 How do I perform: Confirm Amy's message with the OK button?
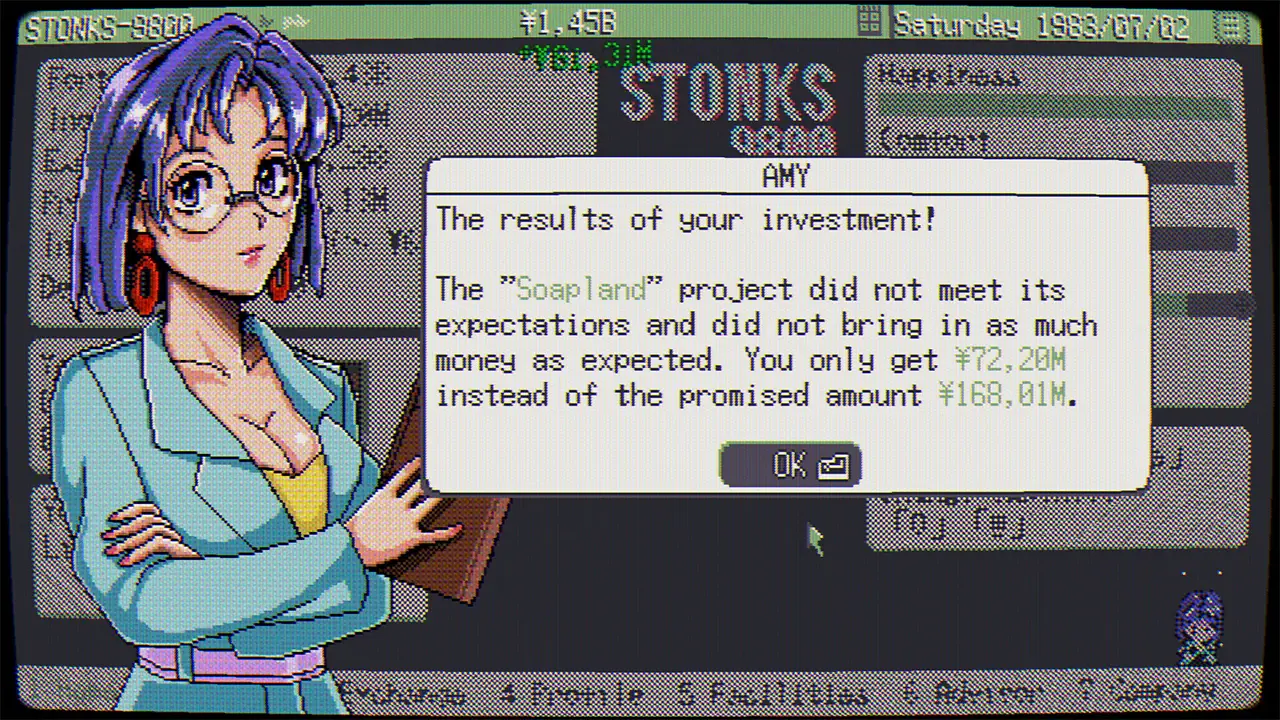click(x=789, y=464)
